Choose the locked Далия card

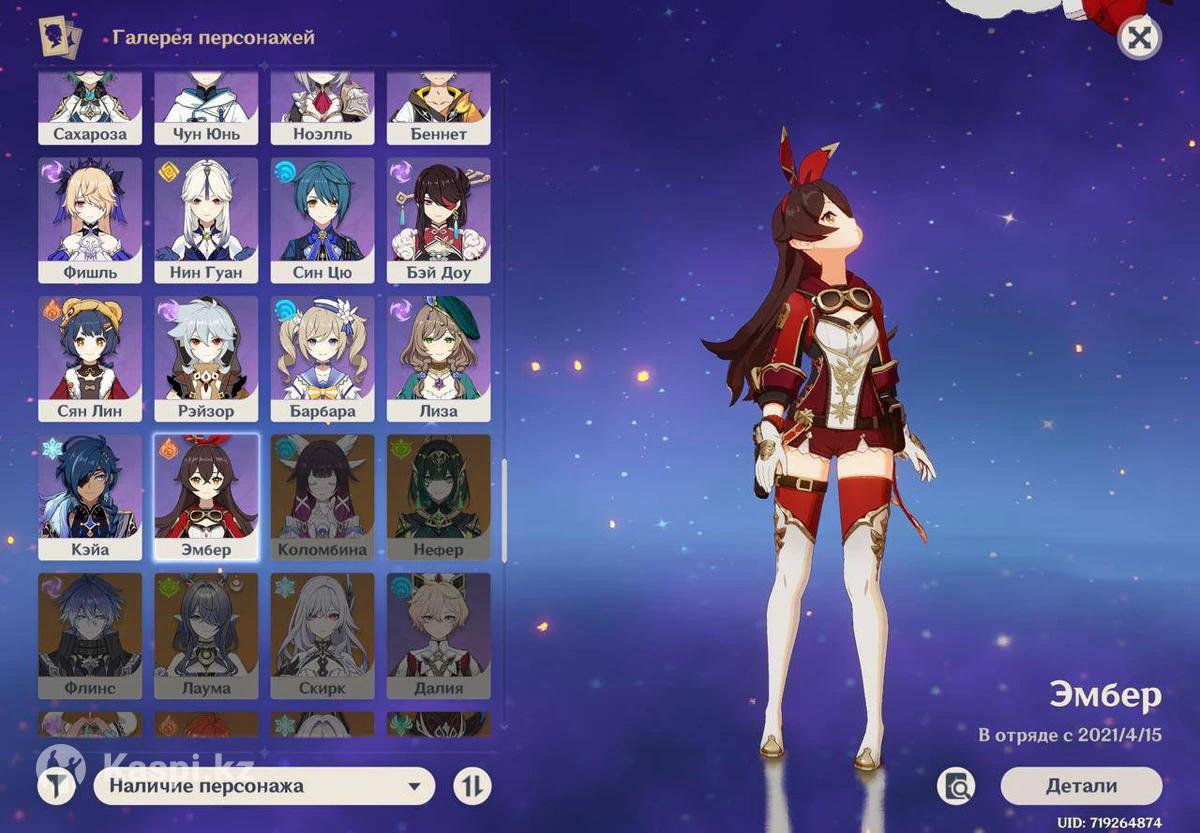click(438, 635)
